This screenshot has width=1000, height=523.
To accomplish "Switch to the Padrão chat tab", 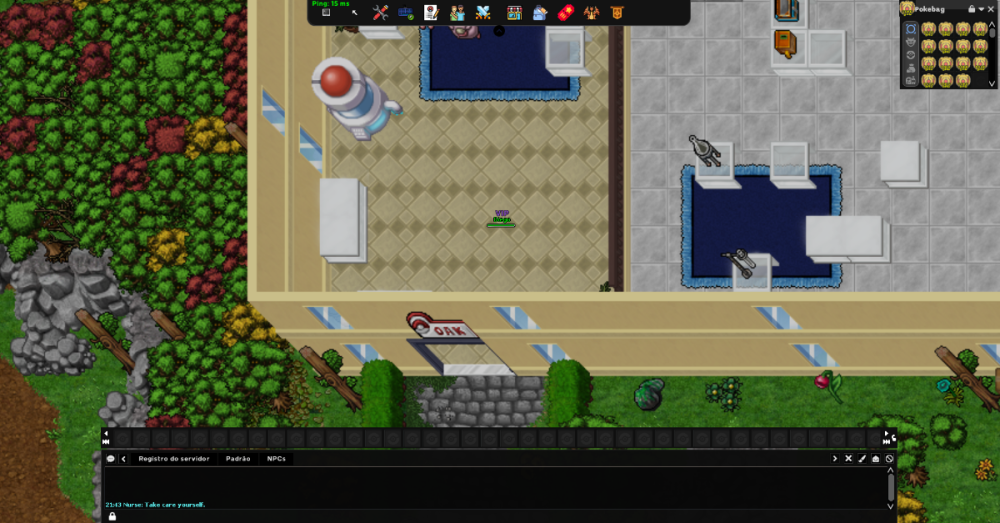I will (x=238, y=458).
